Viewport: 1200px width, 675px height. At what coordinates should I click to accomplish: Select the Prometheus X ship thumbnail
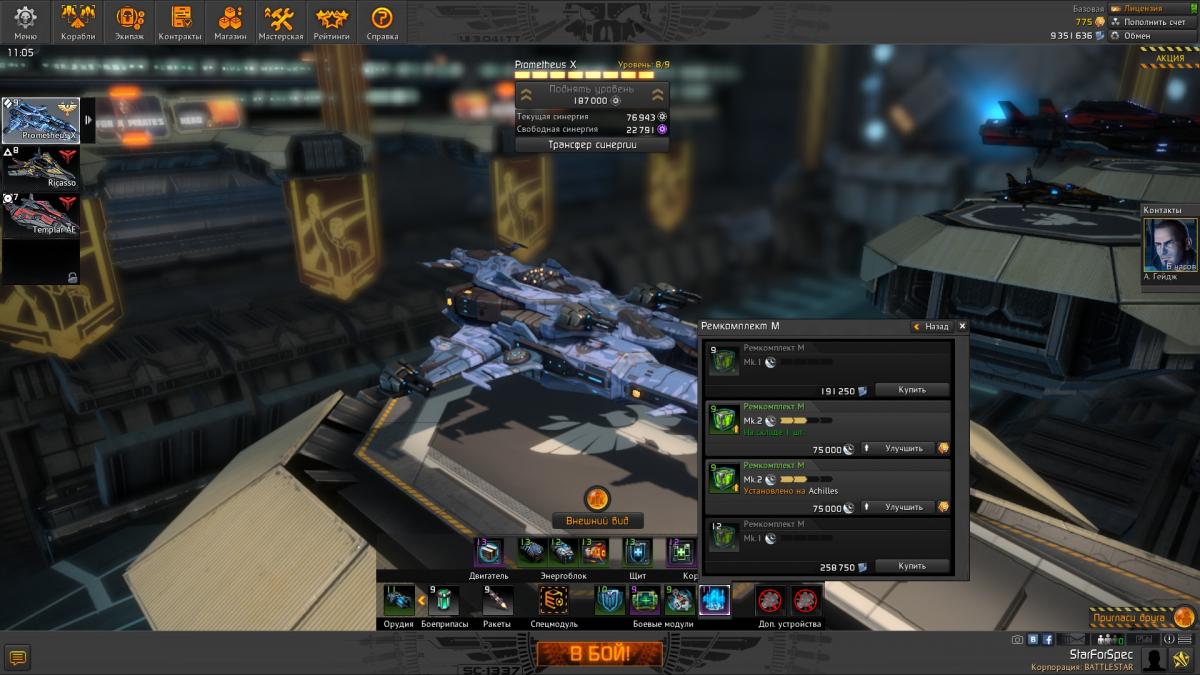click(41, 120)
